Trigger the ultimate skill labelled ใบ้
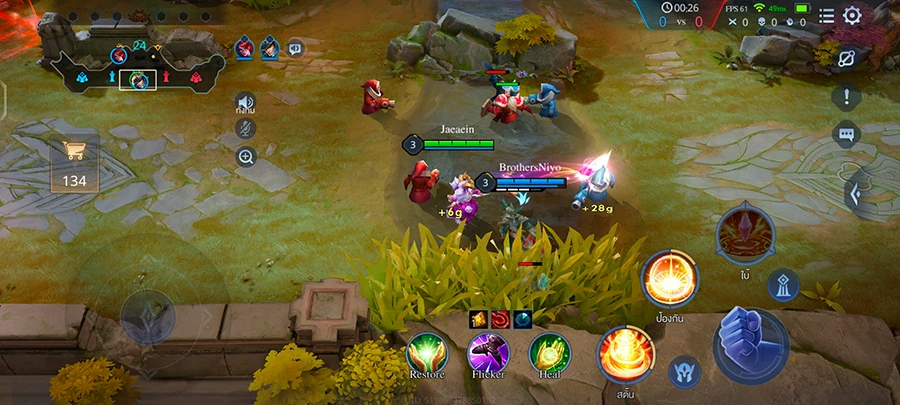Image resolution: width=900 pixels, height=405 pixels. (746, 234)
